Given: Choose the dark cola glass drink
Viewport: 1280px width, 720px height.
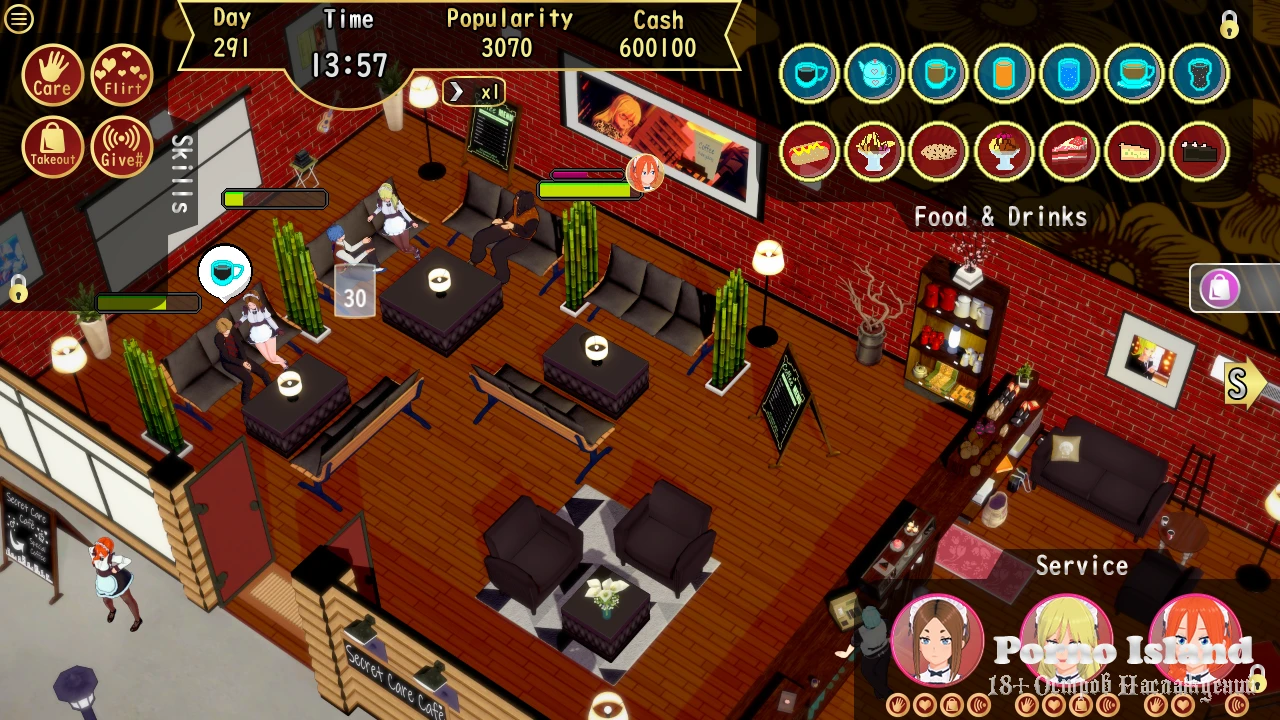Looking at the screenshot, I should pos(1199,73).
